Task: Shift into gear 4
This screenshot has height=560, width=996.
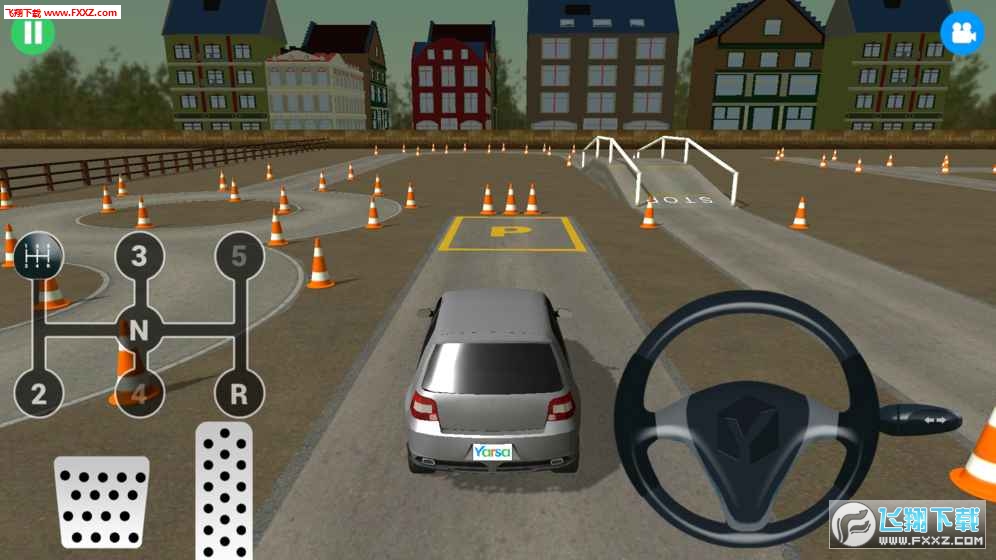Action: coord(139,394)
